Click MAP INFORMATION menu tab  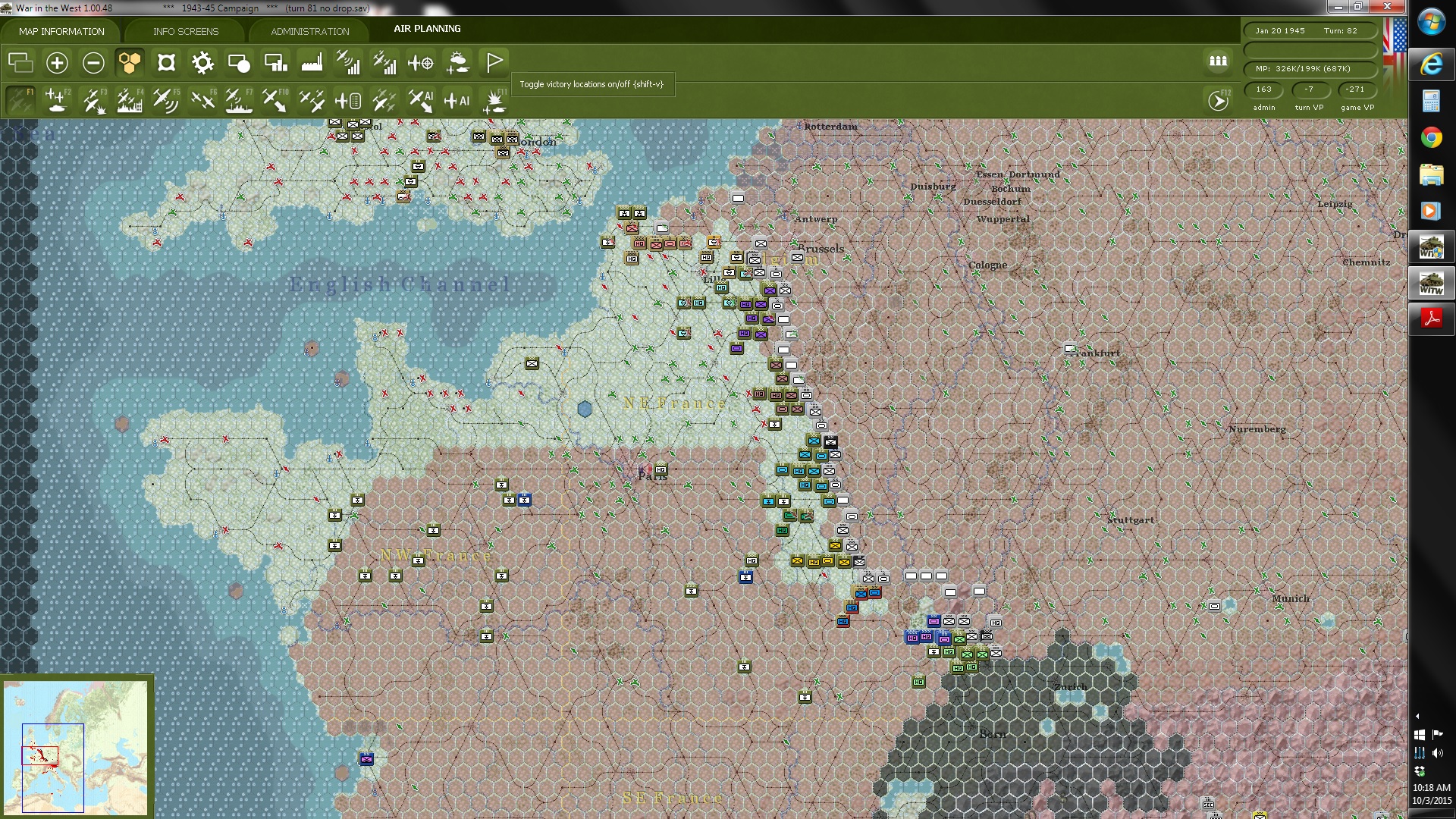click(x=61, y=31)
